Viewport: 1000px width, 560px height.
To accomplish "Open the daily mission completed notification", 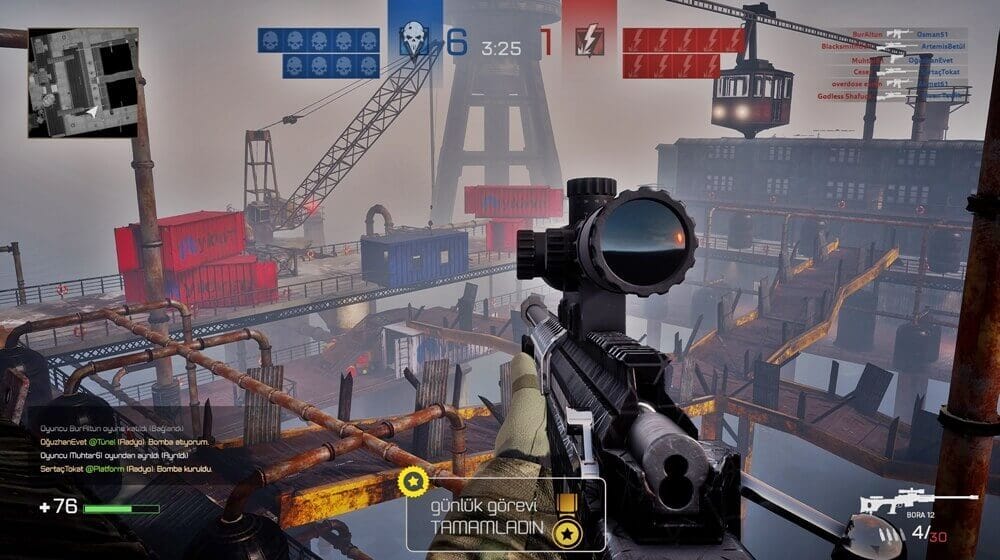I will point(505,514).
